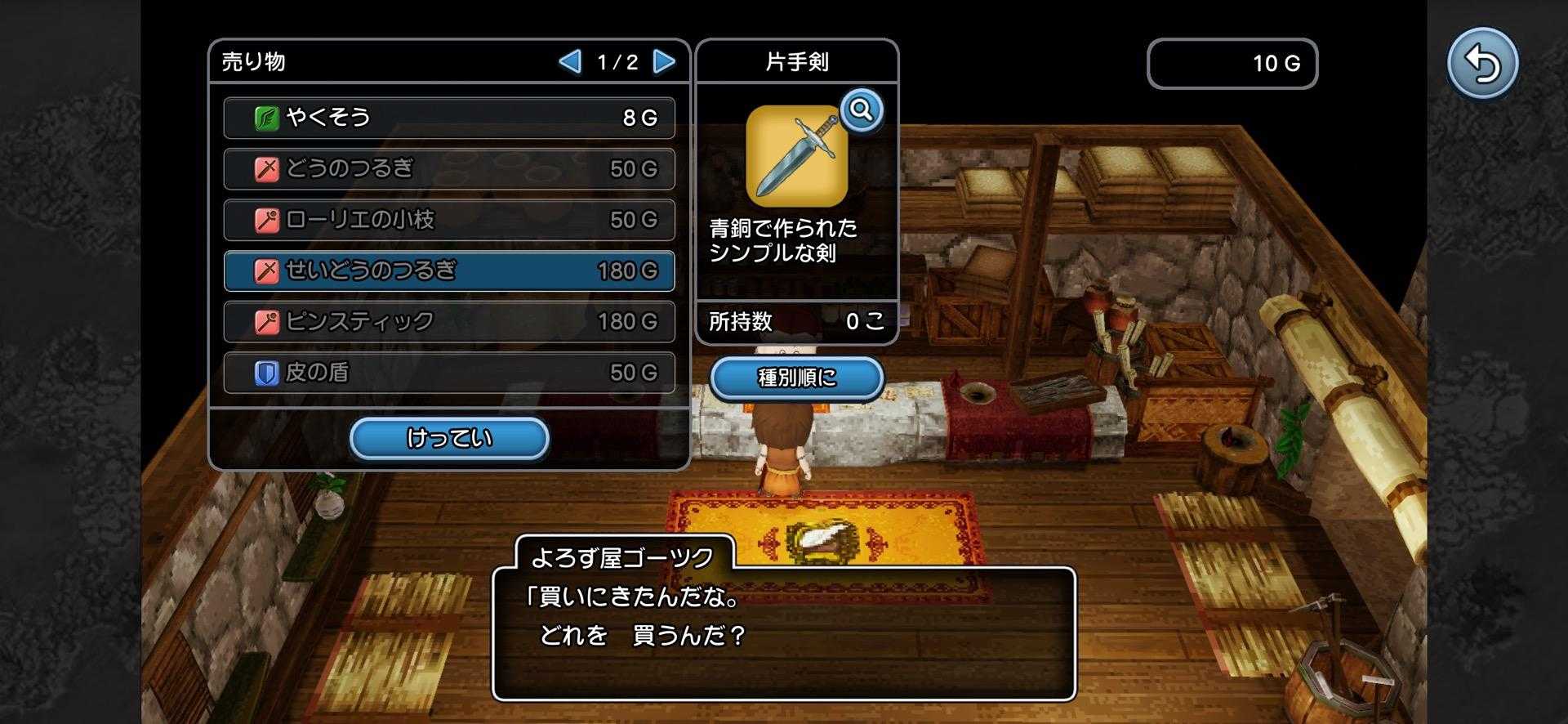The height and width of the screenshot is (724, 1568).
Task: Sort items with 種別順に button
Action: pos(796,378)
